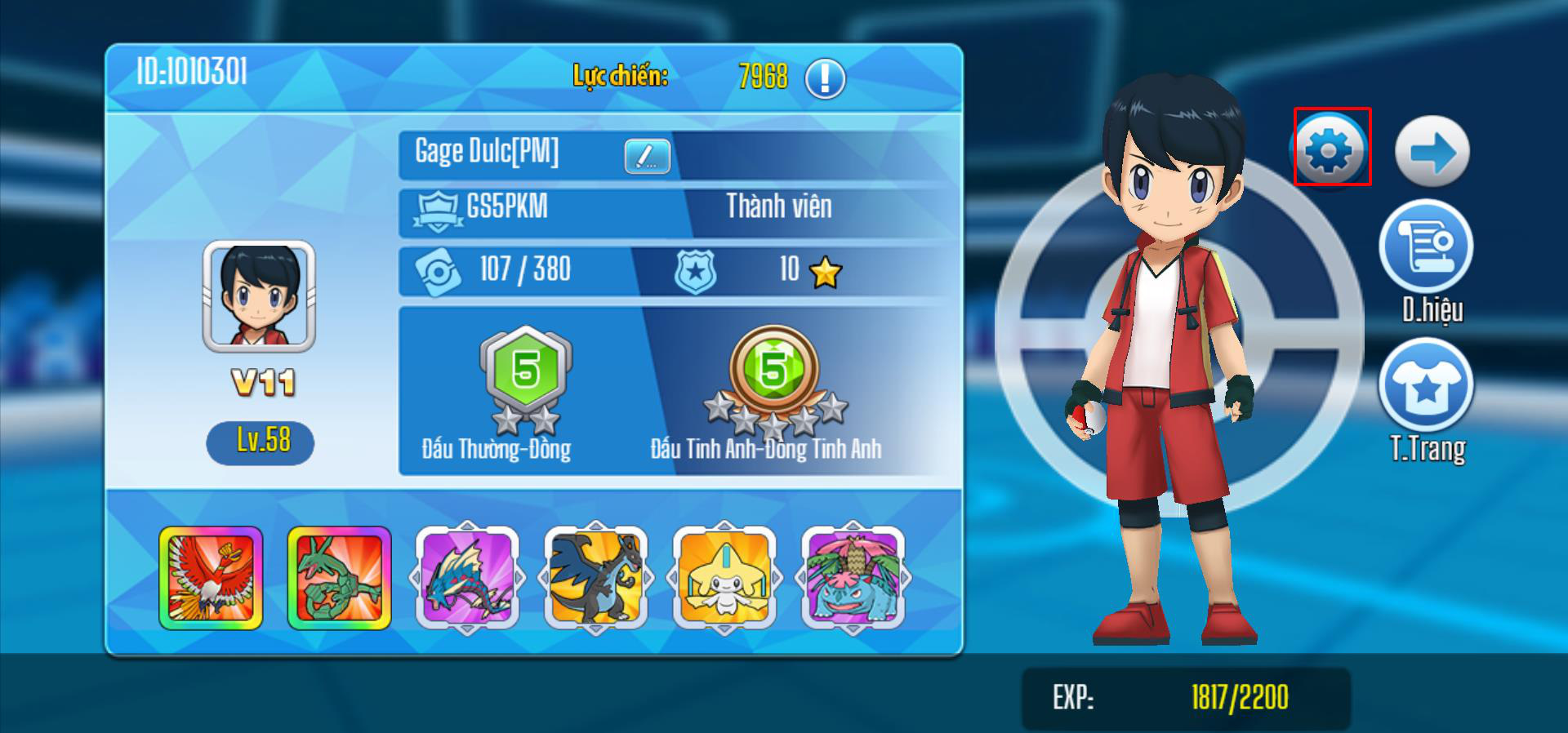Select the Mega Venusaur team slot
The width and height of the screenshot is (1568, 733).
tap(853, 578)
